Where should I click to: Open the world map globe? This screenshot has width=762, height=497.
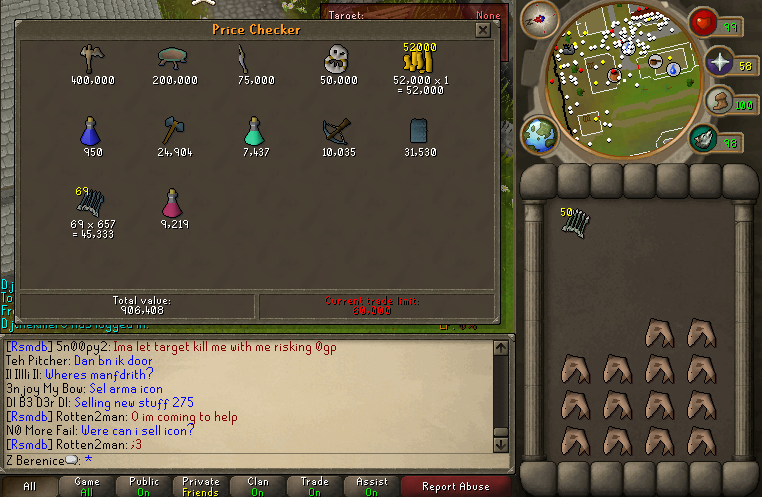(x=539, y=136)
